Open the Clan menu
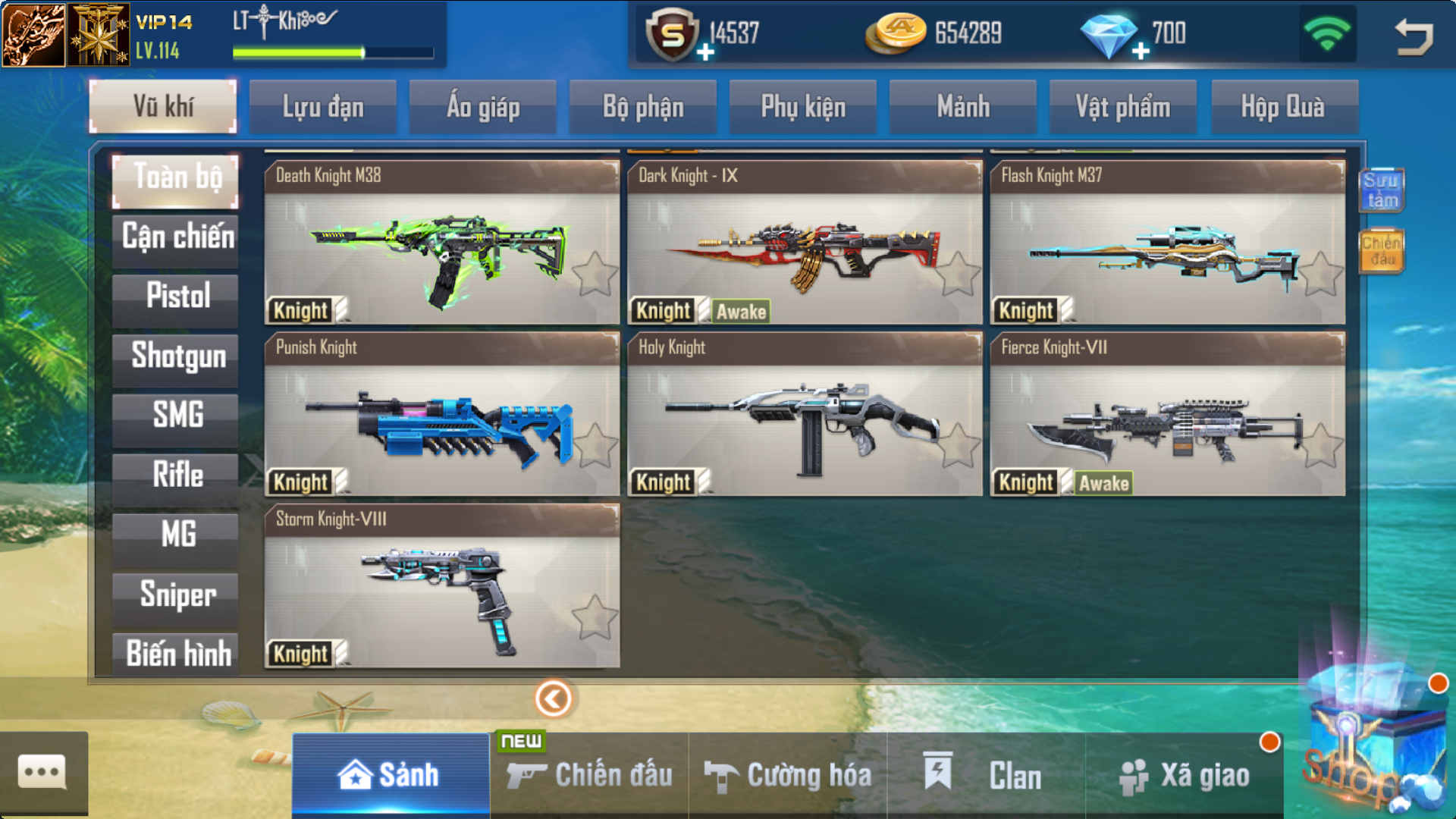Screen dimensions: 1456x819 point(986,775)
